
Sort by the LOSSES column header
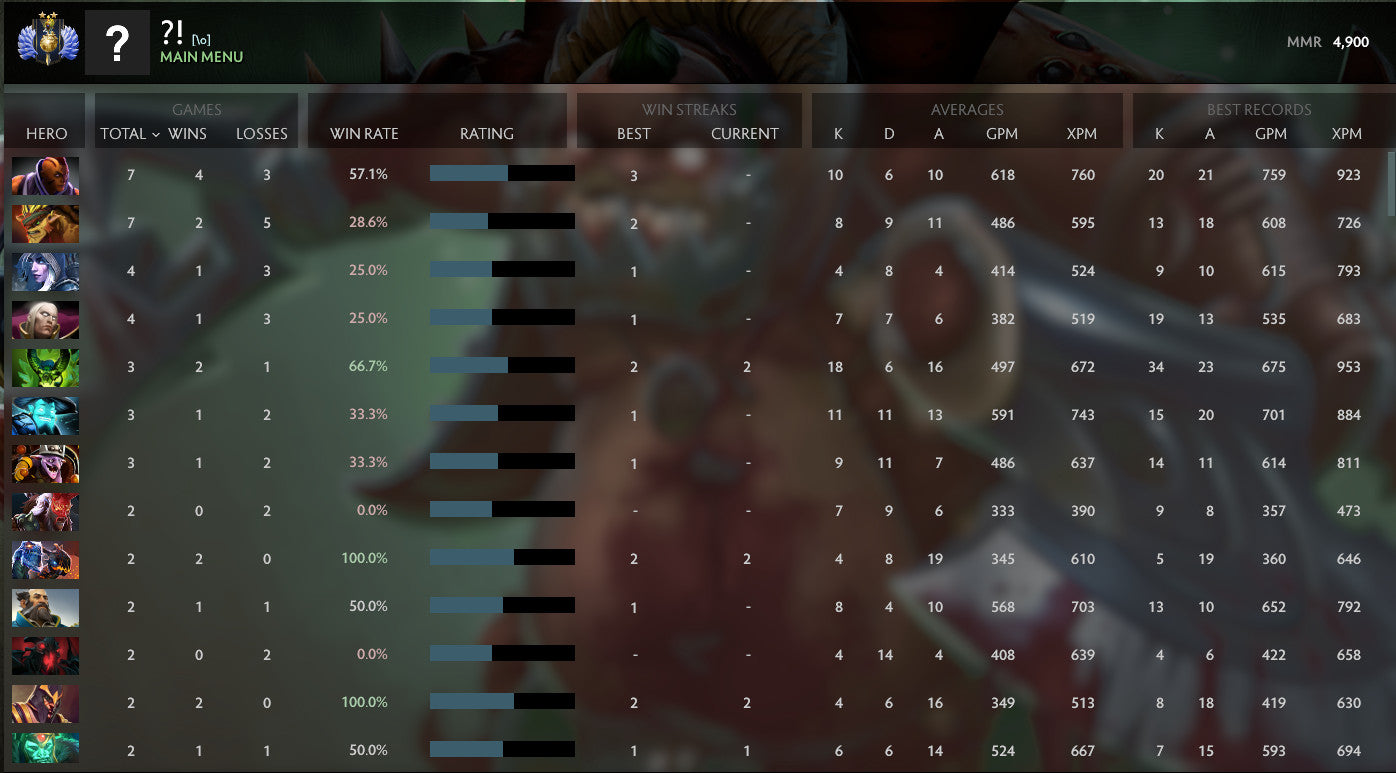(262, 134)
